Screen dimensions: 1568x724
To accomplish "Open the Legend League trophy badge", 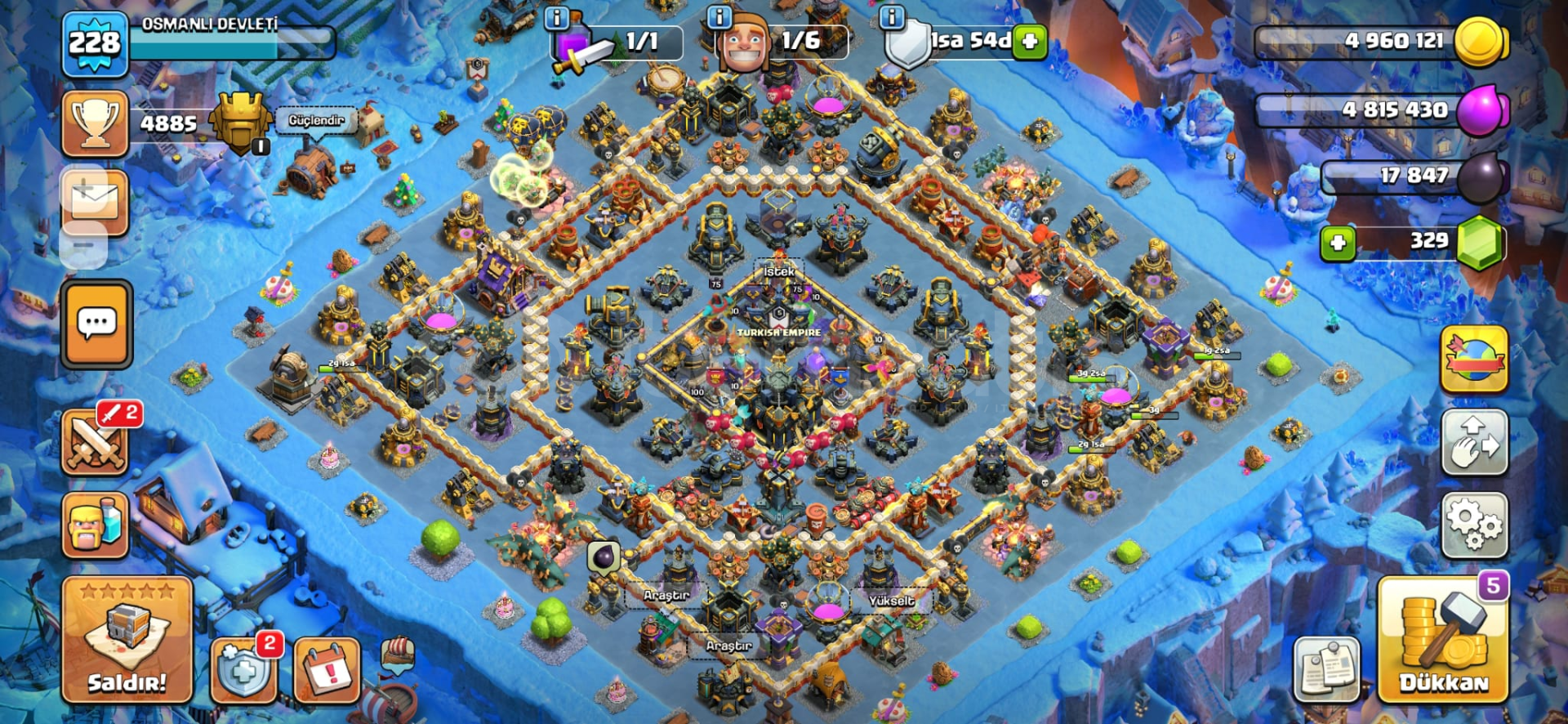I will pyautogui.click(x=239, y=123).
